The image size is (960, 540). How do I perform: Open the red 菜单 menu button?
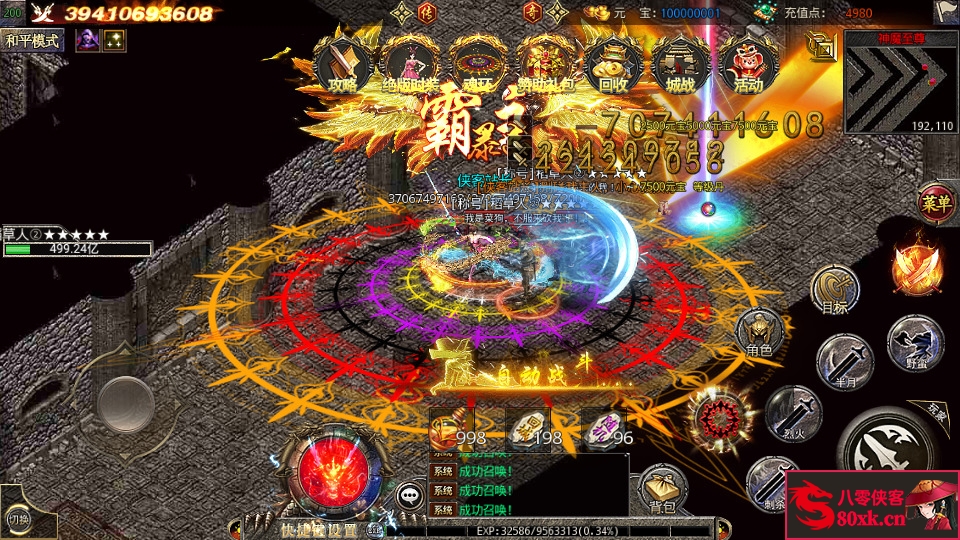point(935,203)
